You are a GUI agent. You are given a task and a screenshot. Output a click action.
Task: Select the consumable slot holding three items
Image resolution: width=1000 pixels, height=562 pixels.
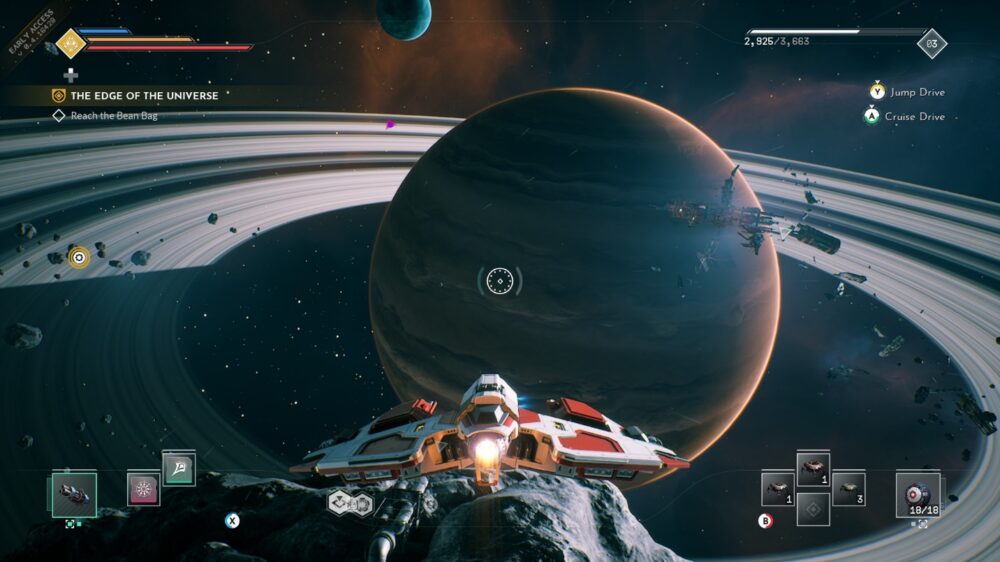point(848,489)
